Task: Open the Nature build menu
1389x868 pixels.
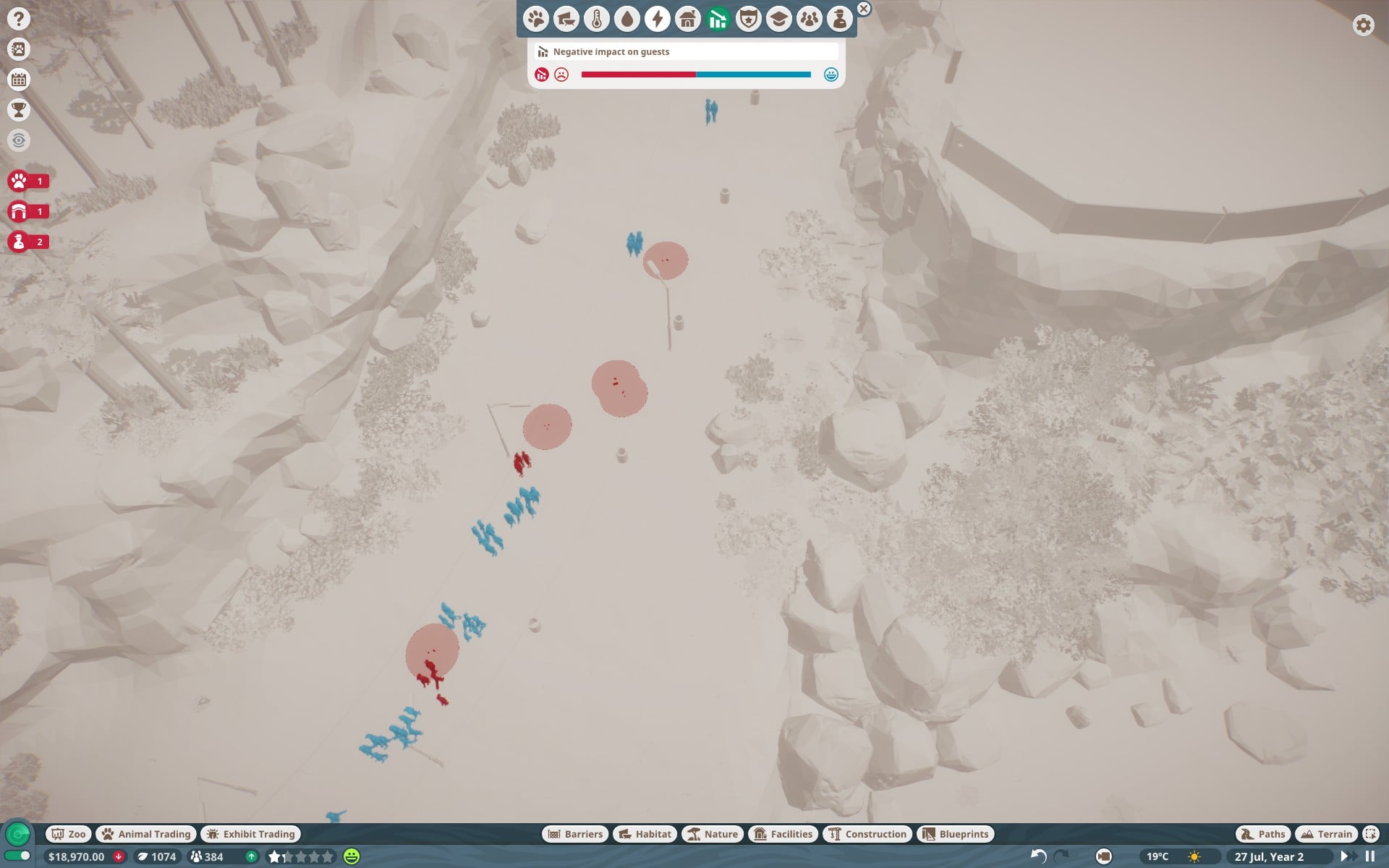Action: pos(713,834)
